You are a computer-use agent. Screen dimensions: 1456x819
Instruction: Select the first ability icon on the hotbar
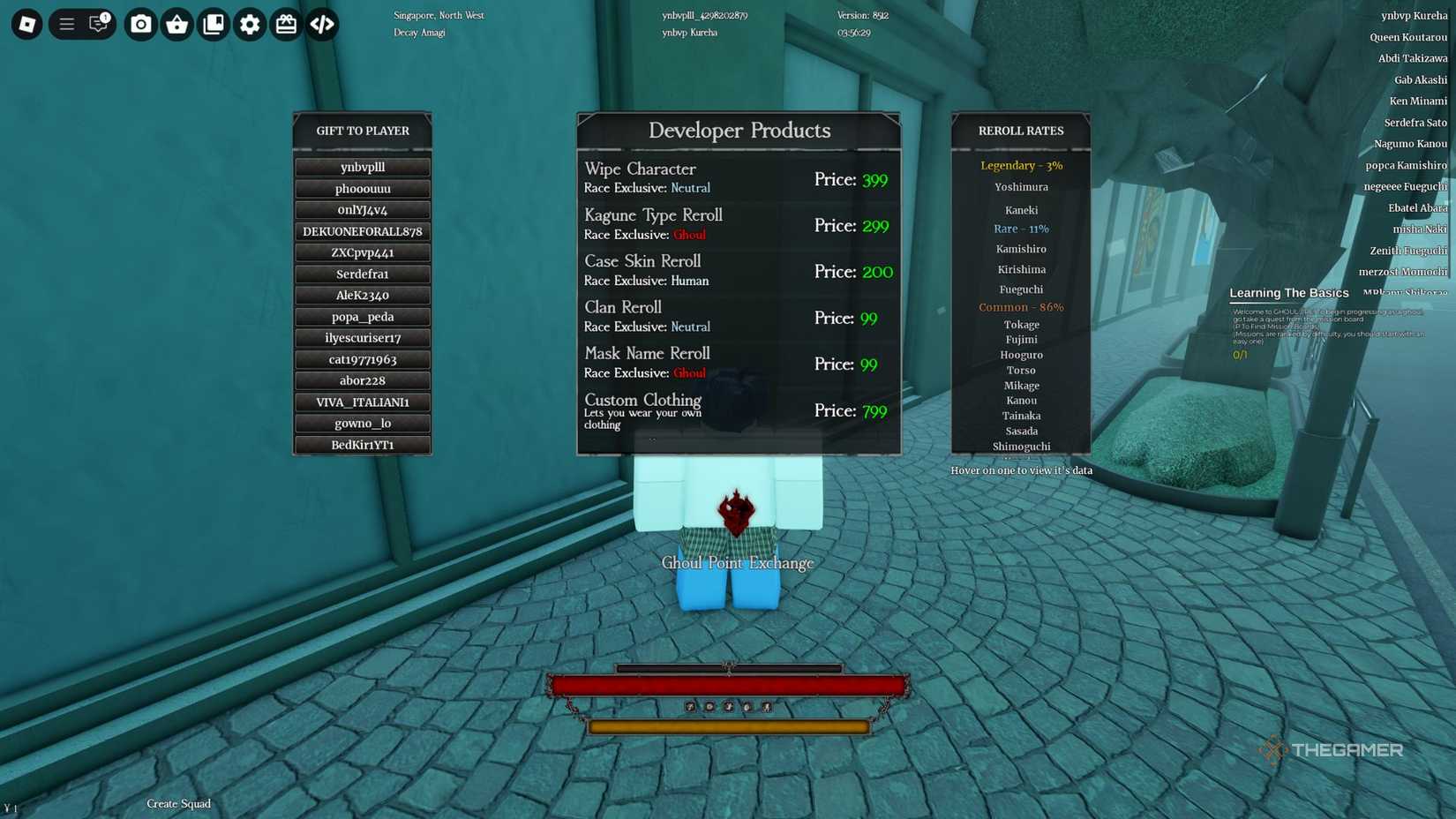click(x=690, y=707)
